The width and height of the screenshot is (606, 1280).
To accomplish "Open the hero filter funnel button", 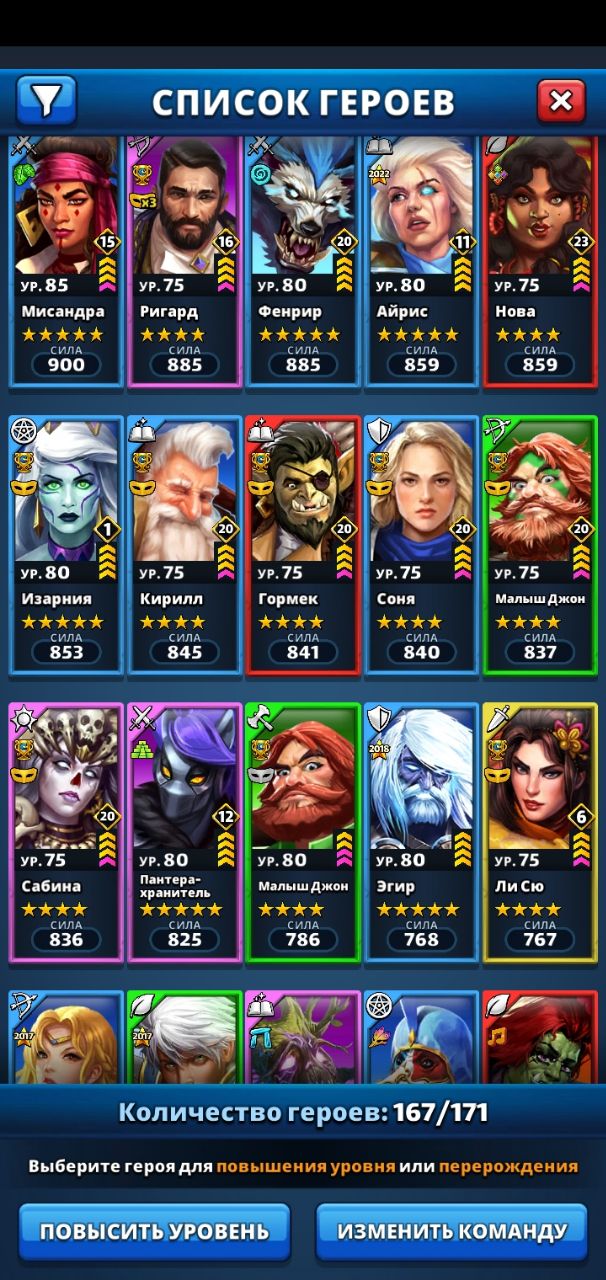I will pos(46,100).
